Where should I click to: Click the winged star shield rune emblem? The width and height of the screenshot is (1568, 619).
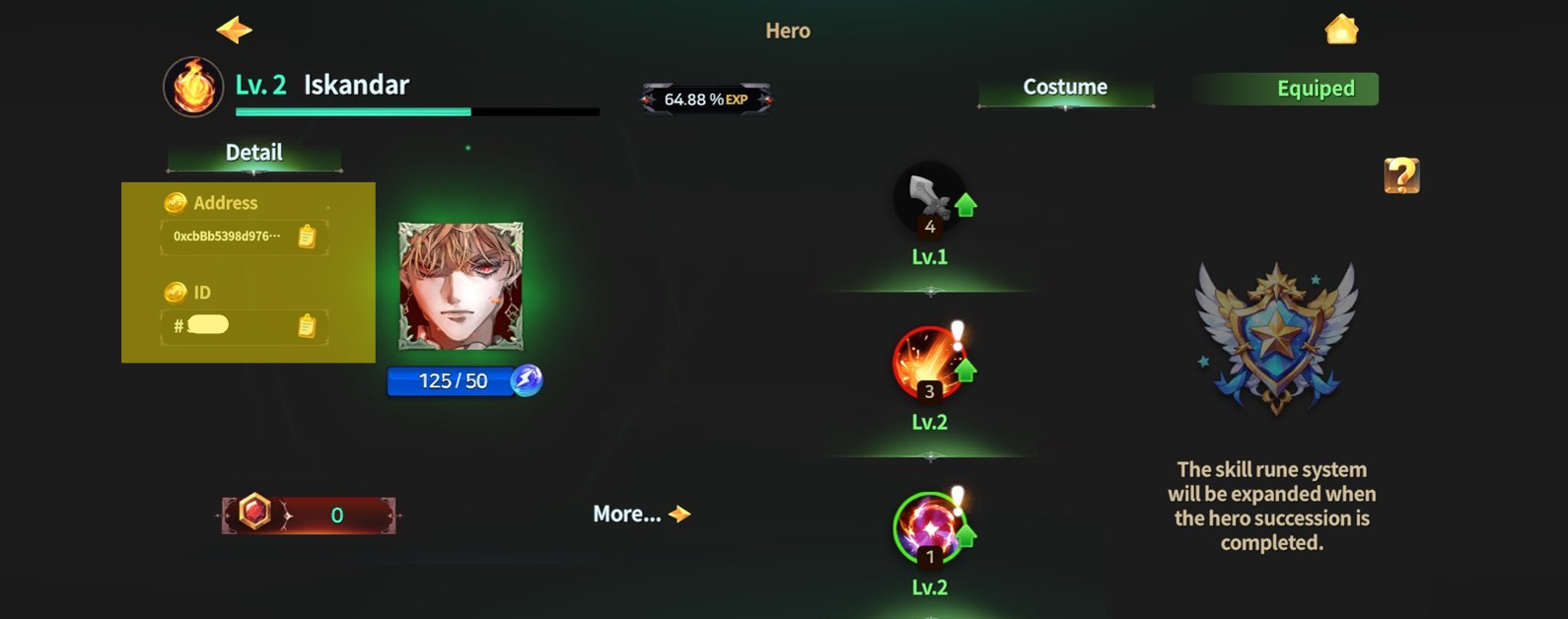(x=1276, y=337)
